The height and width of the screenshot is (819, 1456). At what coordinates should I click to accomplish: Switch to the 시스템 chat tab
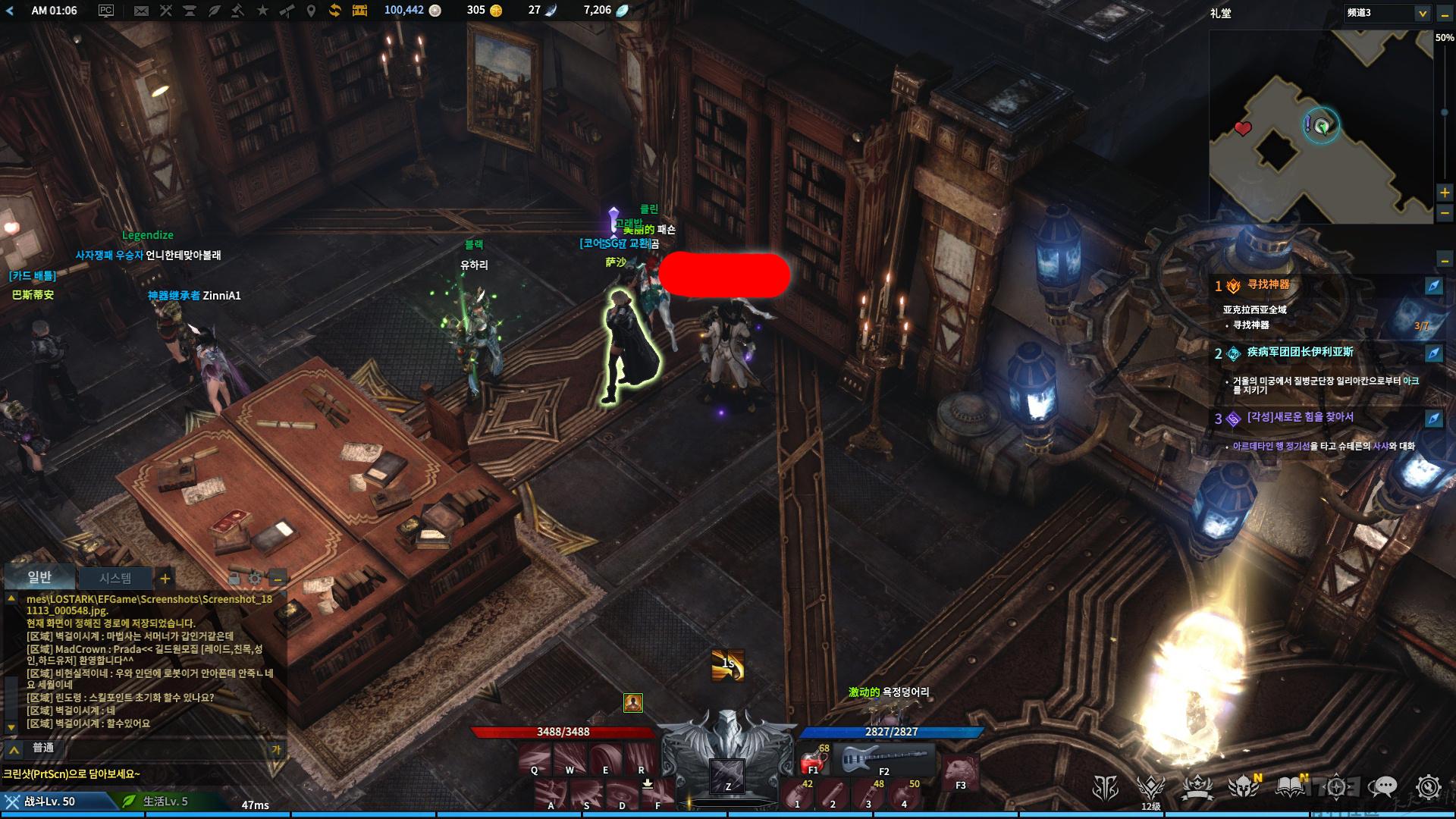[115, 578]
